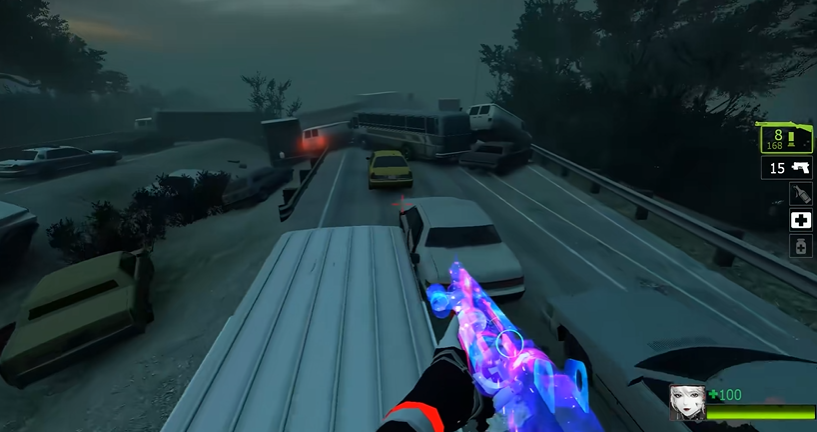Select the primary shotgun weapon slot
This screenshot has width=817, height=432.
point(785,138)
